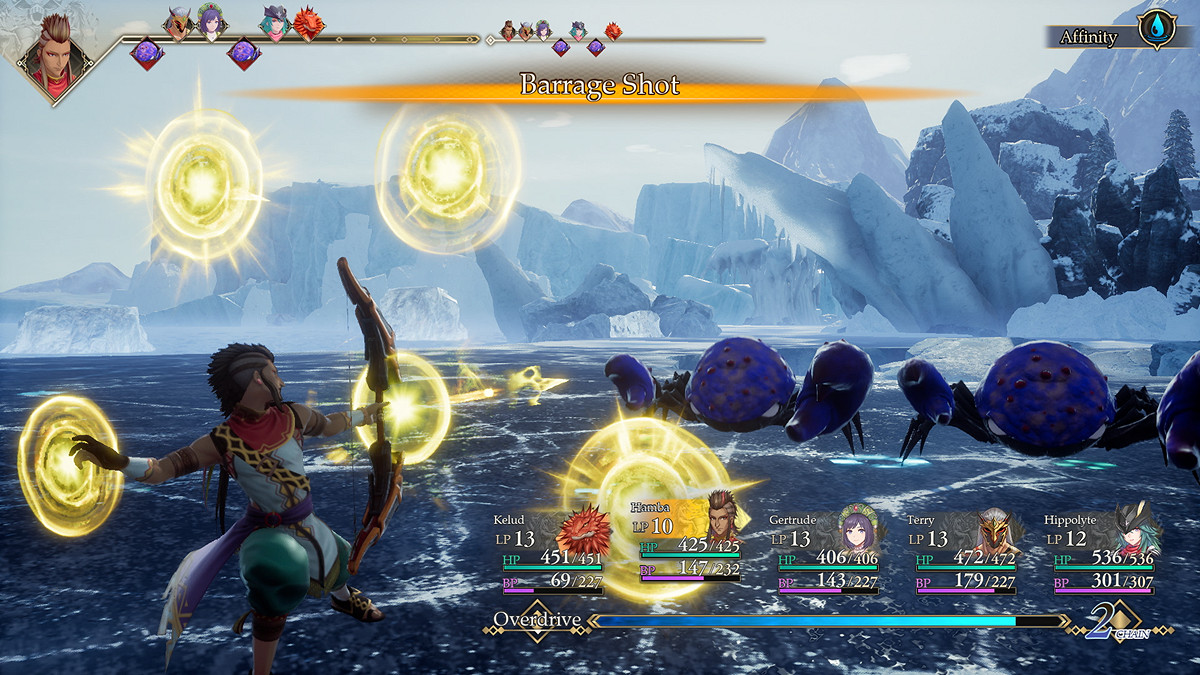Image resolution: width=1200 pixels, height=675 pixels.
Task: Select Gertrude's party status panel
Action: [823, 553]
